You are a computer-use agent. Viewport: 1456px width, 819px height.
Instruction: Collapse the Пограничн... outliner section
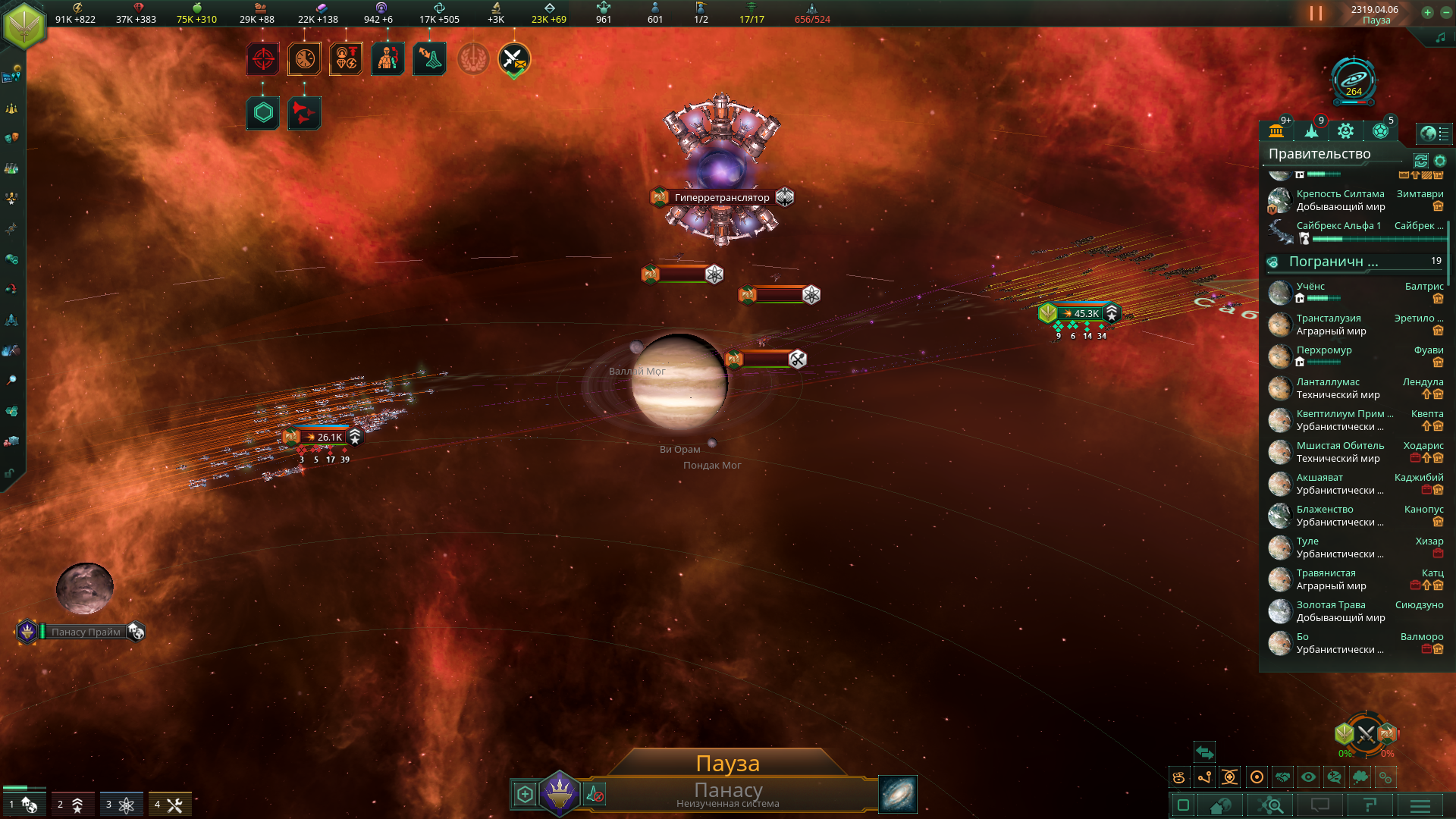(1332, 262)
